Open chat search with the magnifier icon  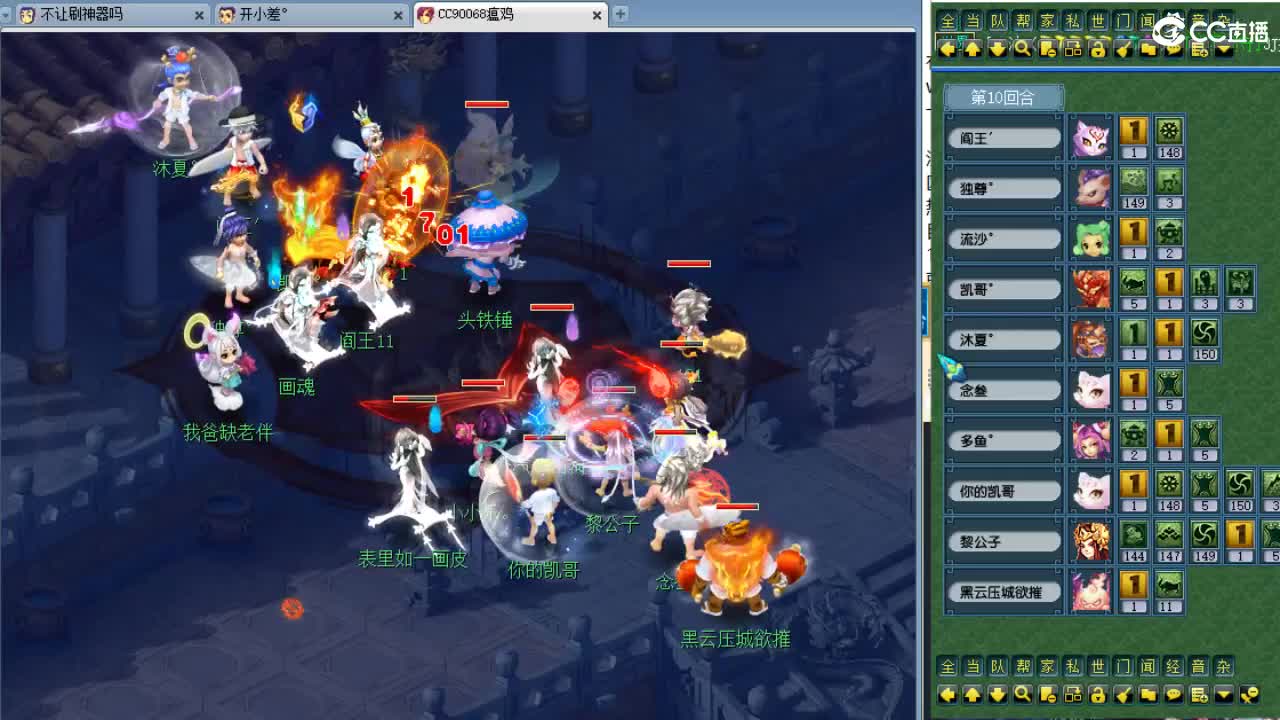(x=1022, y=49)
